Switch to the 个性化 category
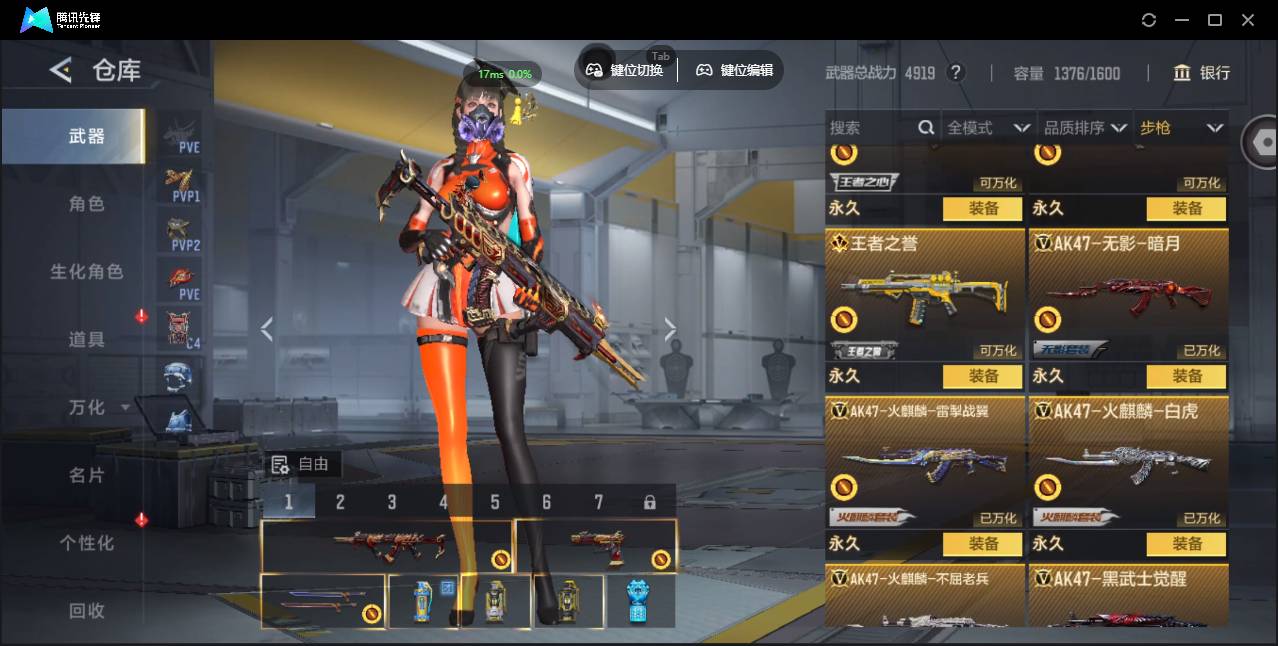Image resolution: width=1278 pixels, height=646 pixels. 86,544
